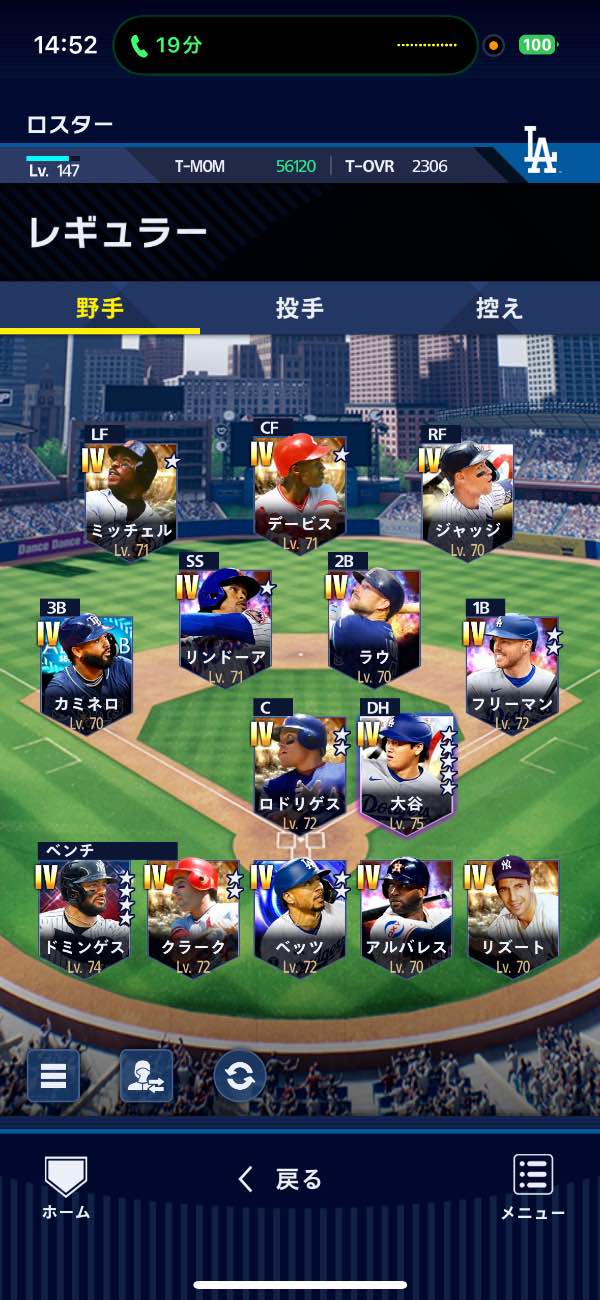Go back with 戻る button
Screen dimensions: 600x1300
[x=280, y=1179]
